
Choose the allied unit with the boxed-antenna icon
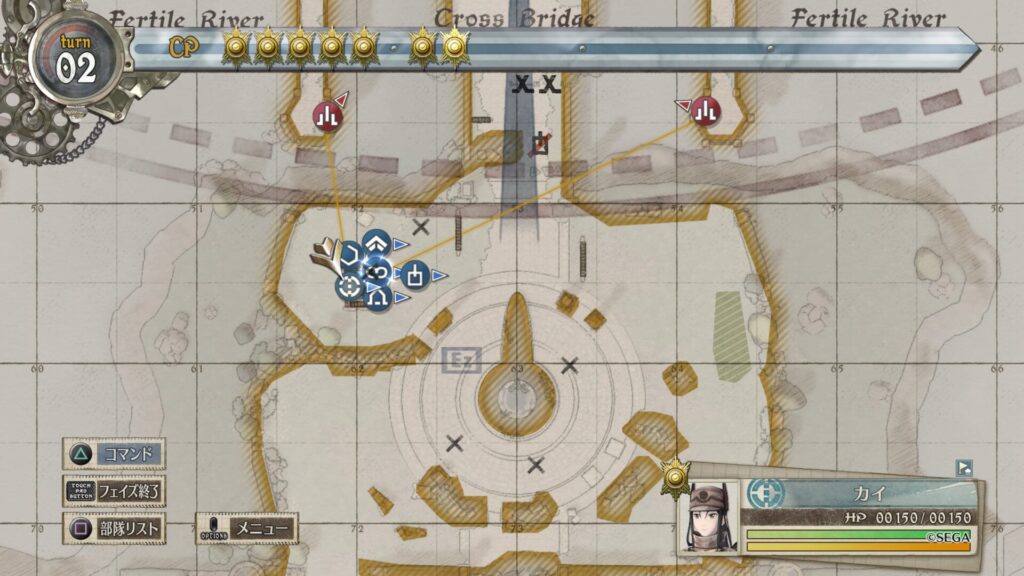tap(416, 273)
